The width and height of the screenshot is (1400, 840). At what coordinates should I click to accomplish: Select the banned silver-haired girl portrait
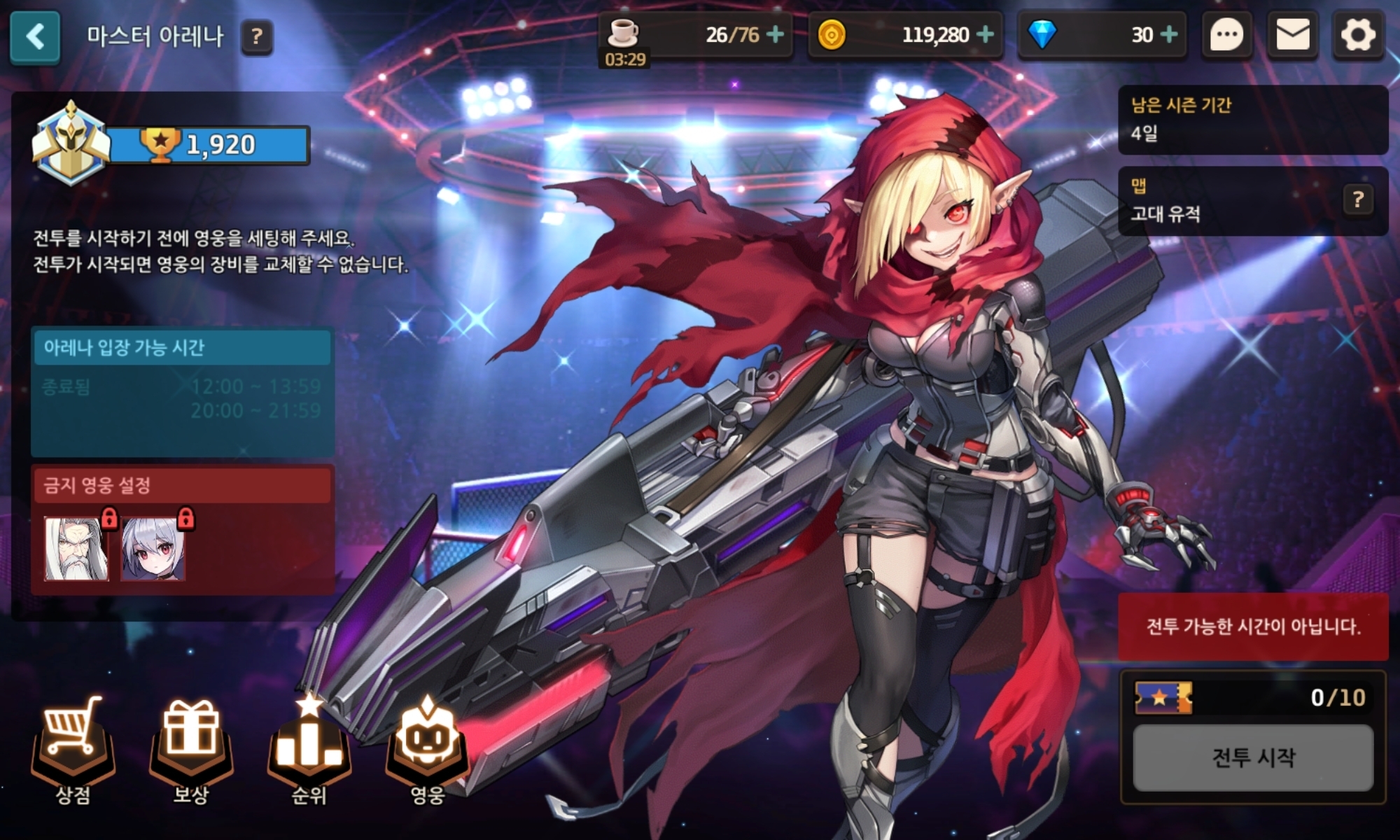[x=153, y=549]
